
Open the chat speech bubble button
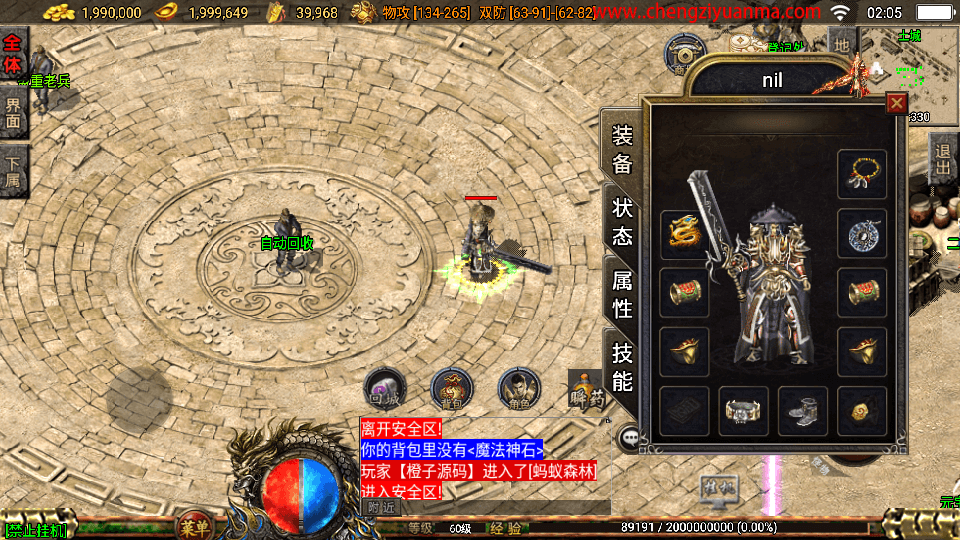click(630, 437)
